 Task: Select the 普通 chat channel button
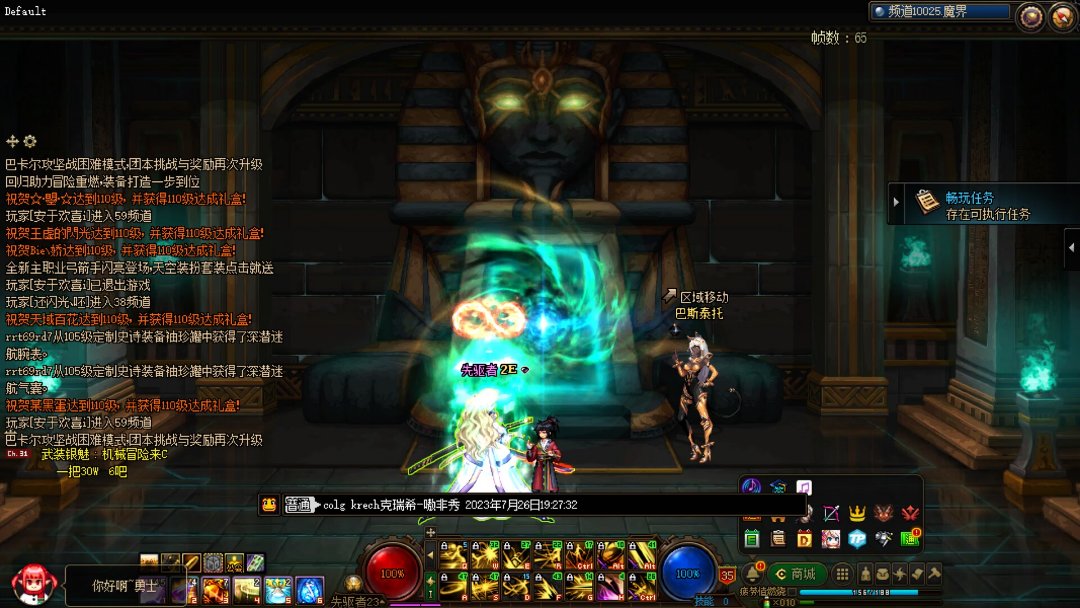pos(299,505)
